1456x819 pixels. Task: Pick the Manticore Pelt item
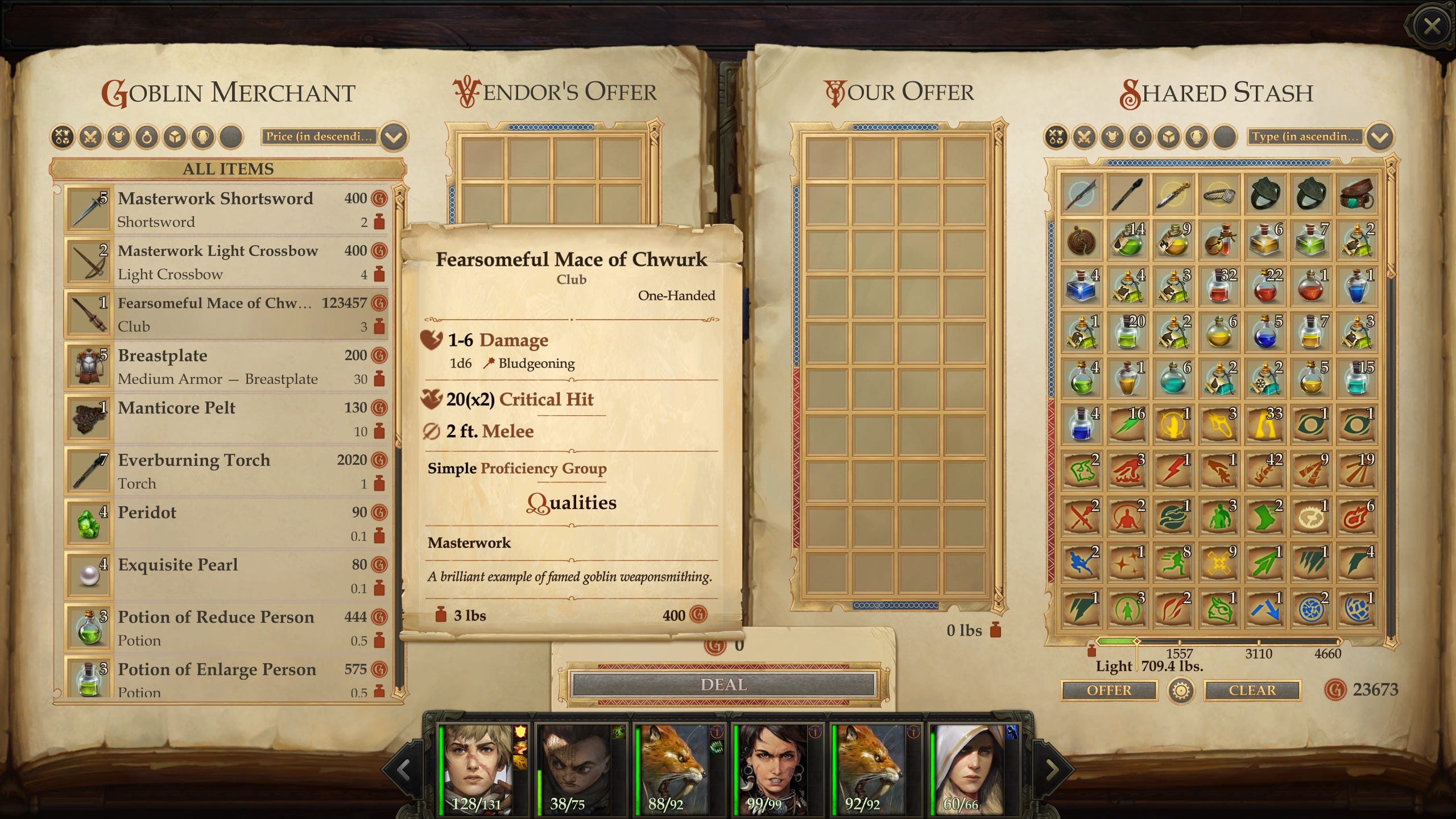coord(227,419)
